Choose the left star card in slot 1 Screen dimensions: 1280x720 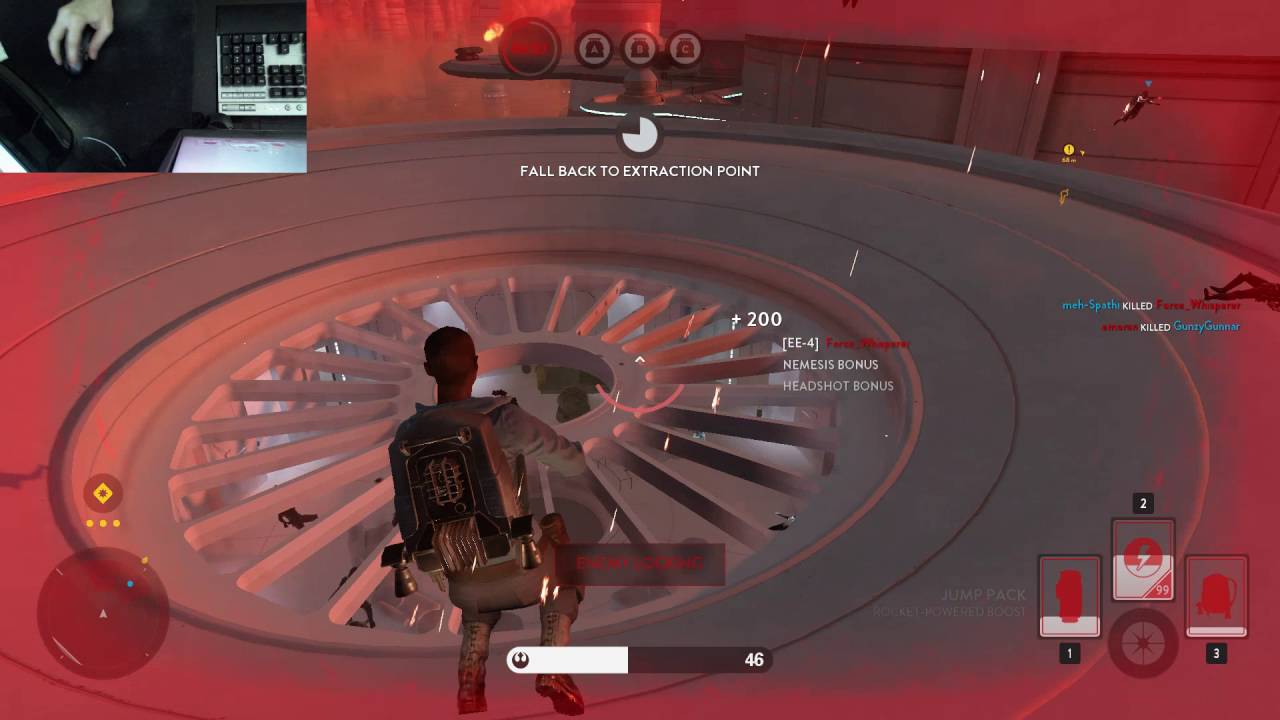pyautogui.click(x=1070, y=596)
